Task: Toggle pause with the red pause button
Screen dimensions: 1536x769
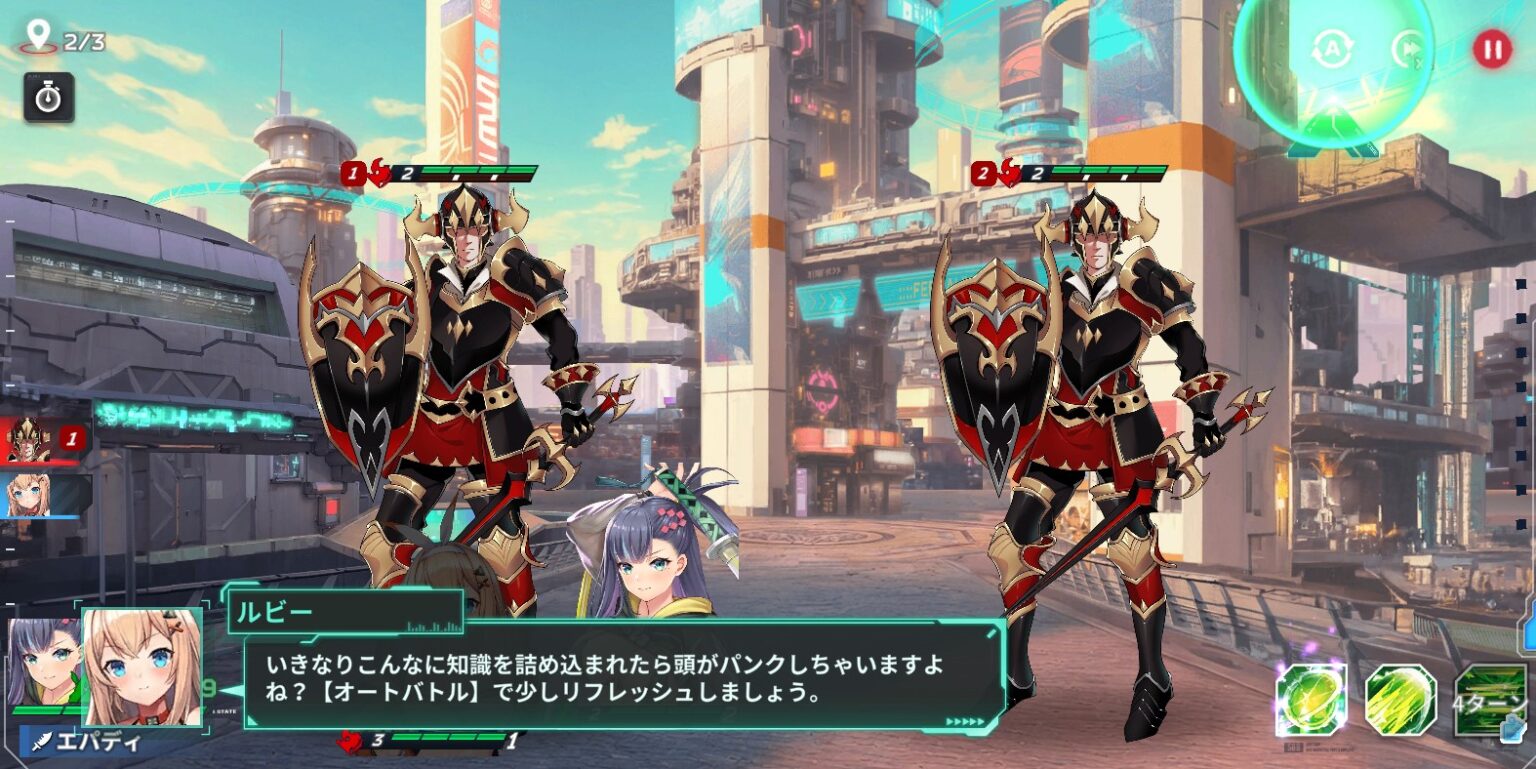Action: pyautogui.click(x=1492, y=48)
